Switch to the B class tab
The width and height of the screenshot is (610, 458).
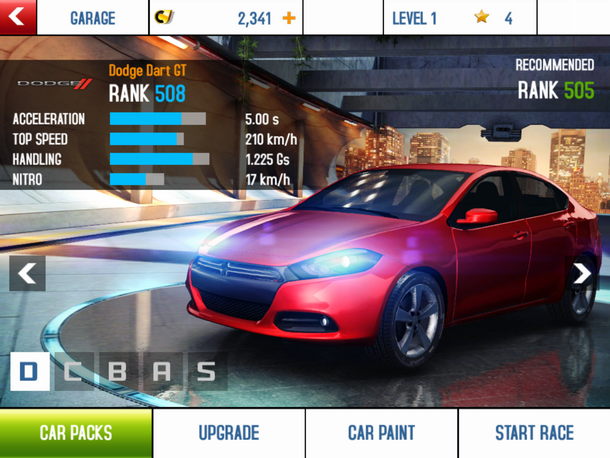pos(117,372)
